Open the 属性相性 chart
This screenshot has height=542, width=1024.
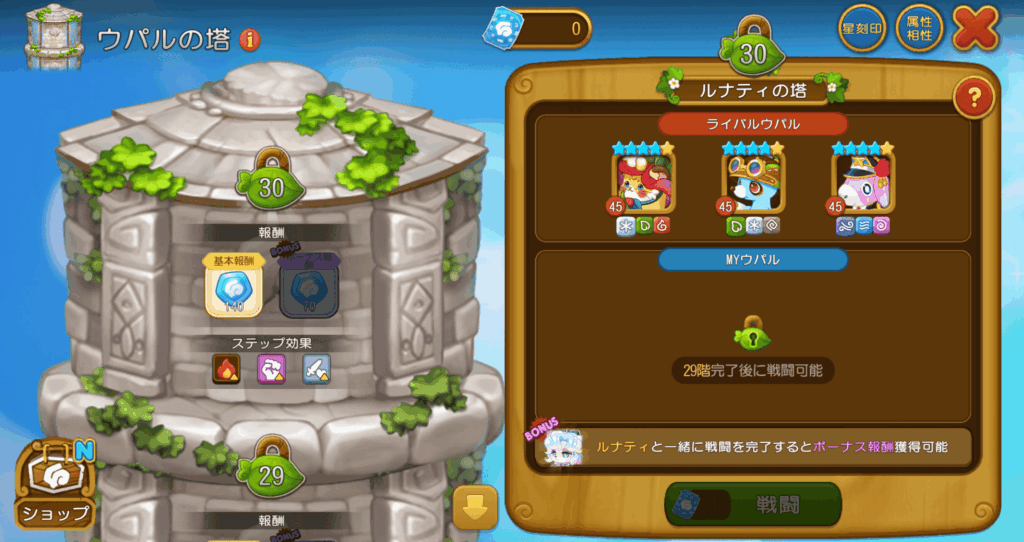[x=919, y=27]
